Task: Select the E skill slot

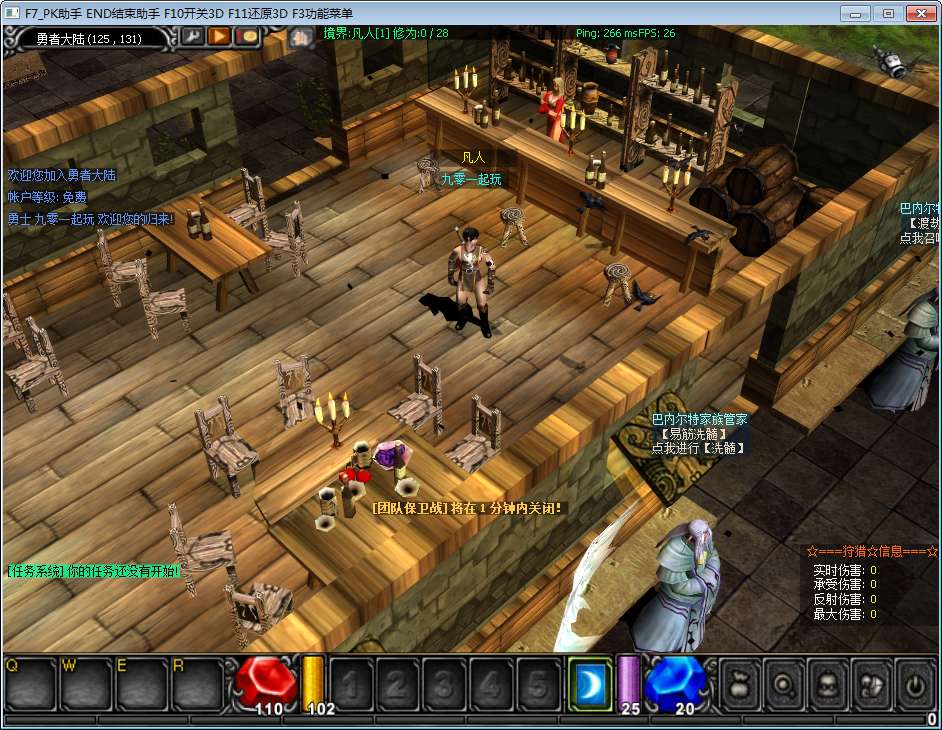Action: 141,684
